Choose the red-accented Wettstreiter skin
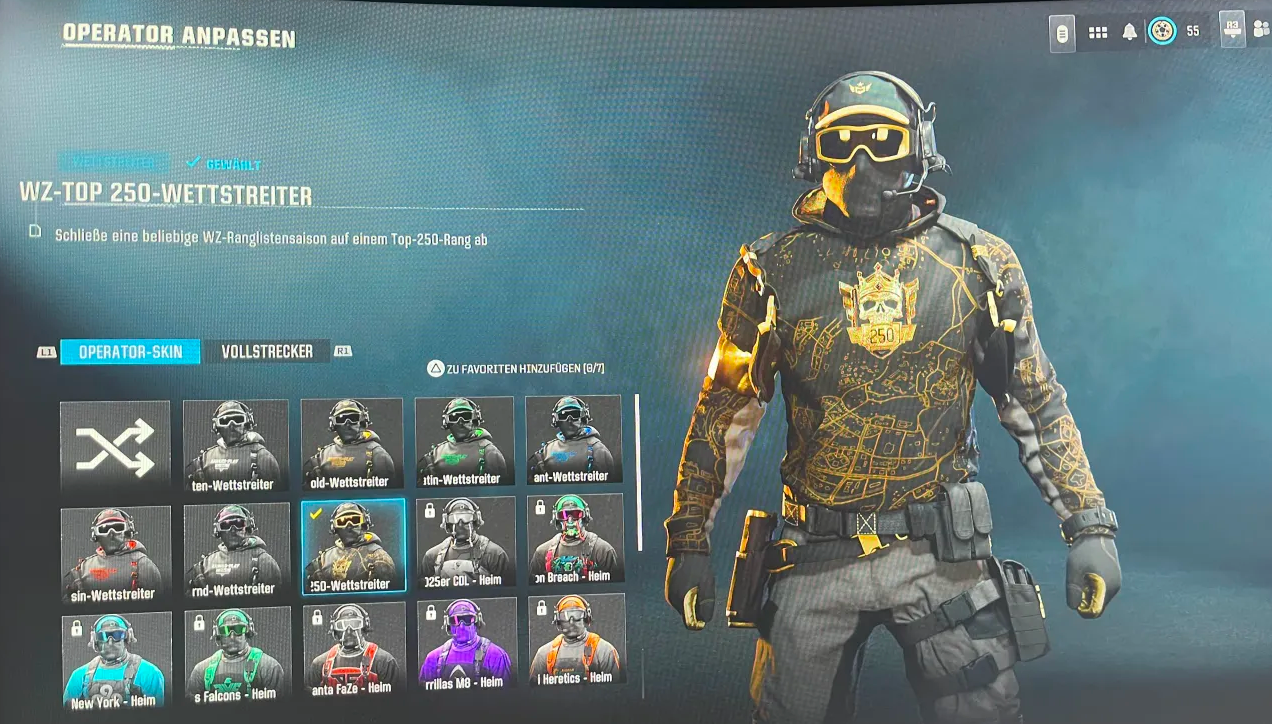1272x724 pixels. [x=115, y=555]
